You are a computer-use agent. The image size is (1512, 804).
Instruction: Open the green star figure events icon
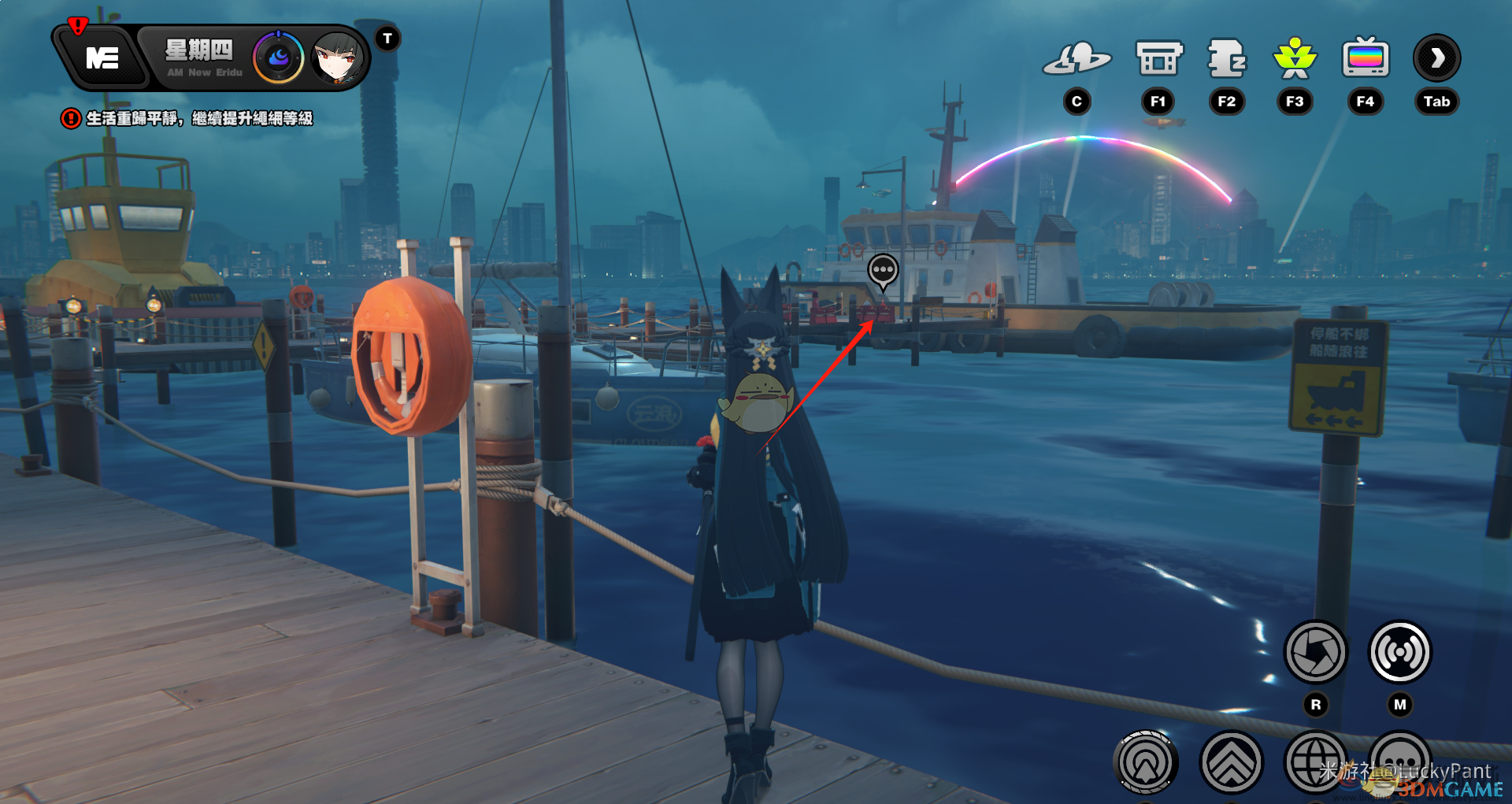click(x=1295, y=58)
